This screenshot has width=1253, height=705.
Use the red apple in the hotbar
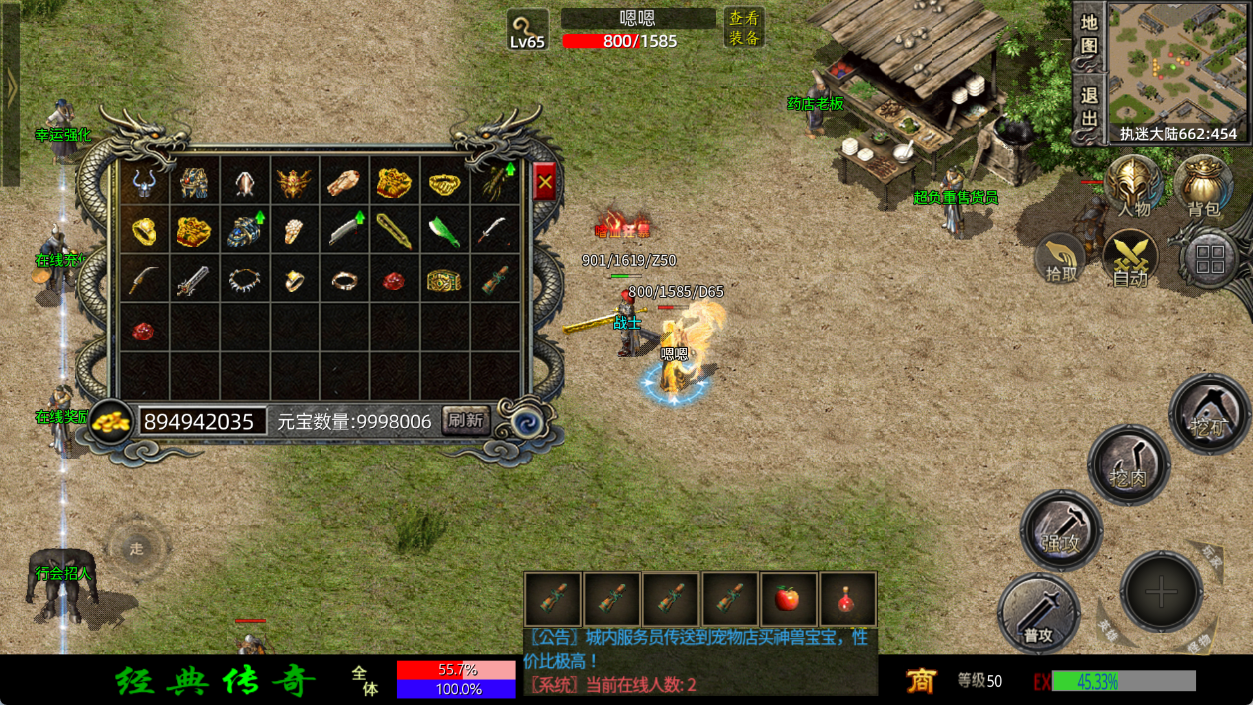pos(789,599)
